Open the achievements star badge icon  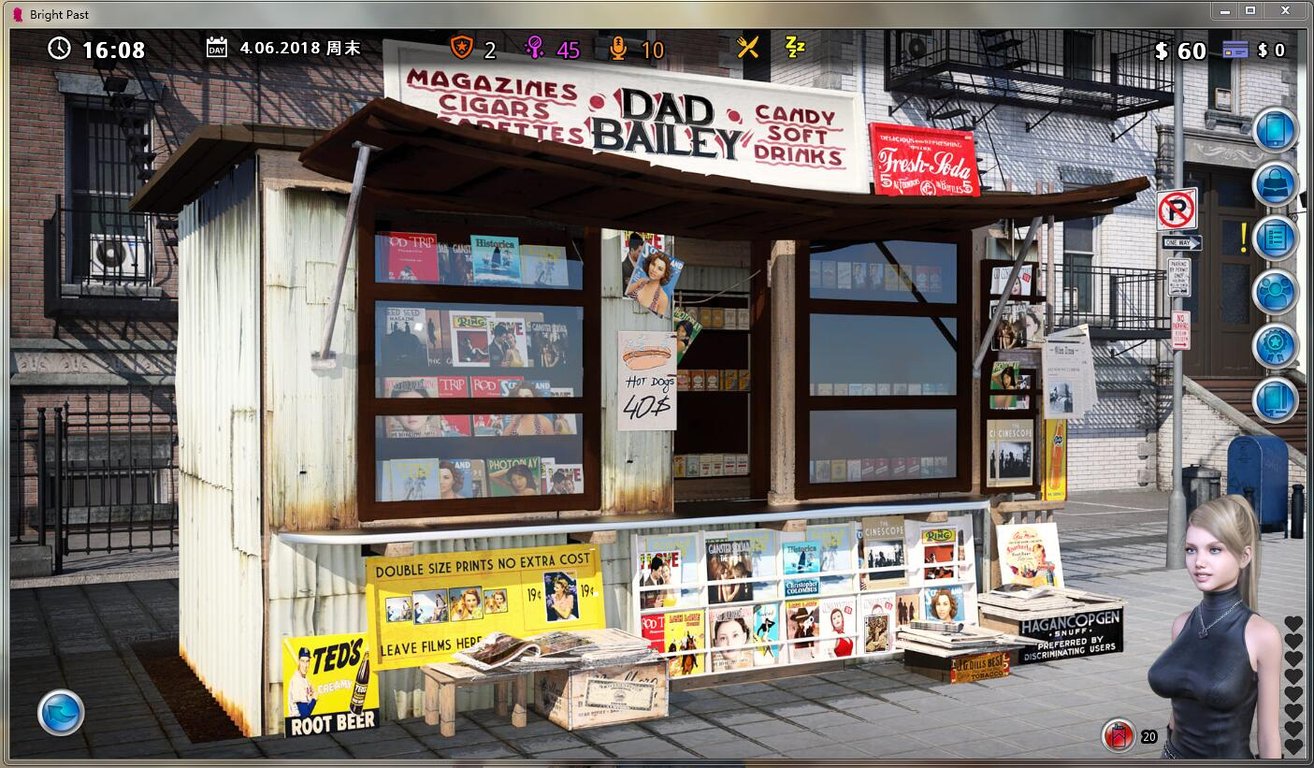1275,346
